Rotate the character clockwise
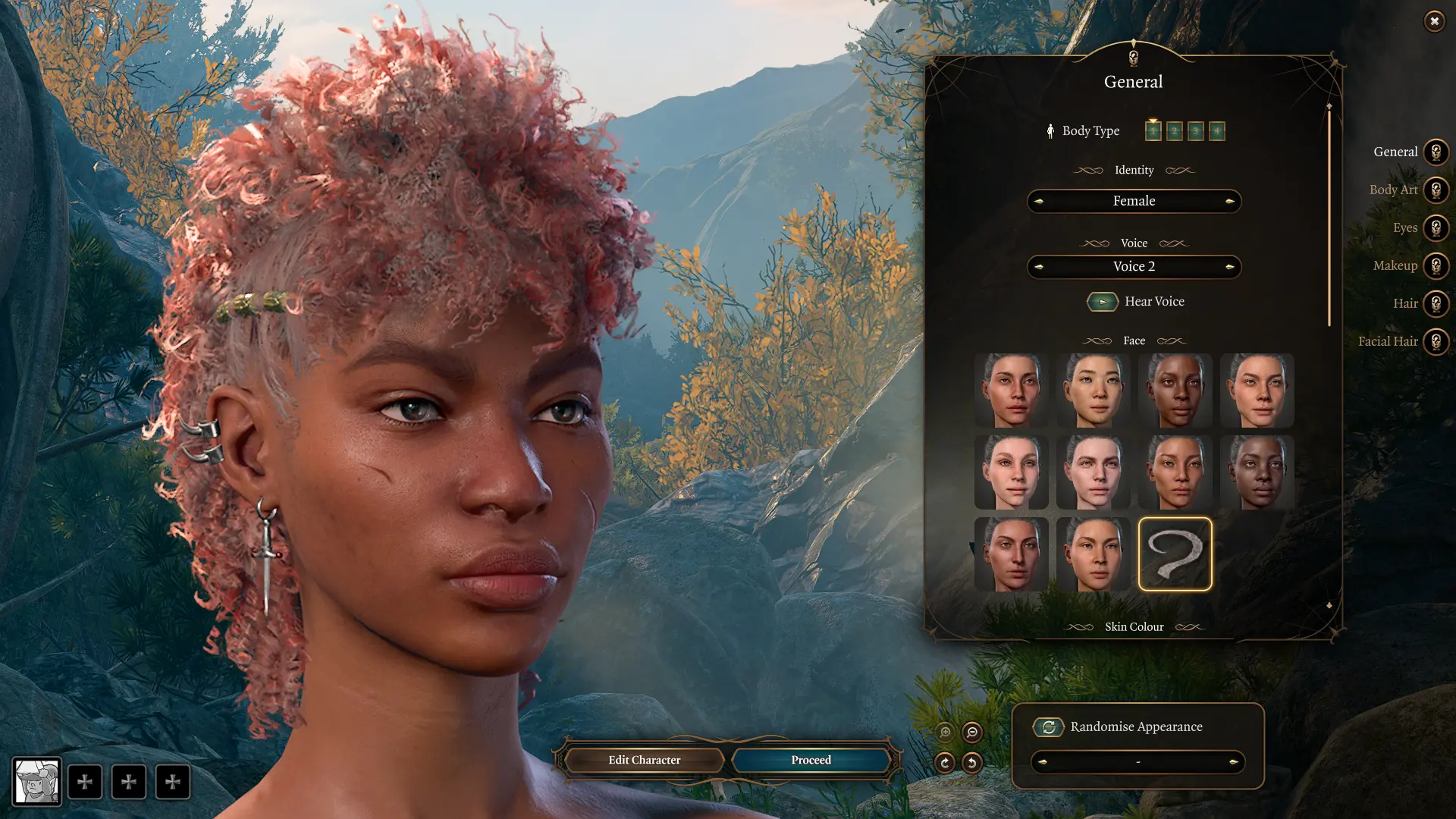Viewport: 1456px width, 819px height. [945, 762]
